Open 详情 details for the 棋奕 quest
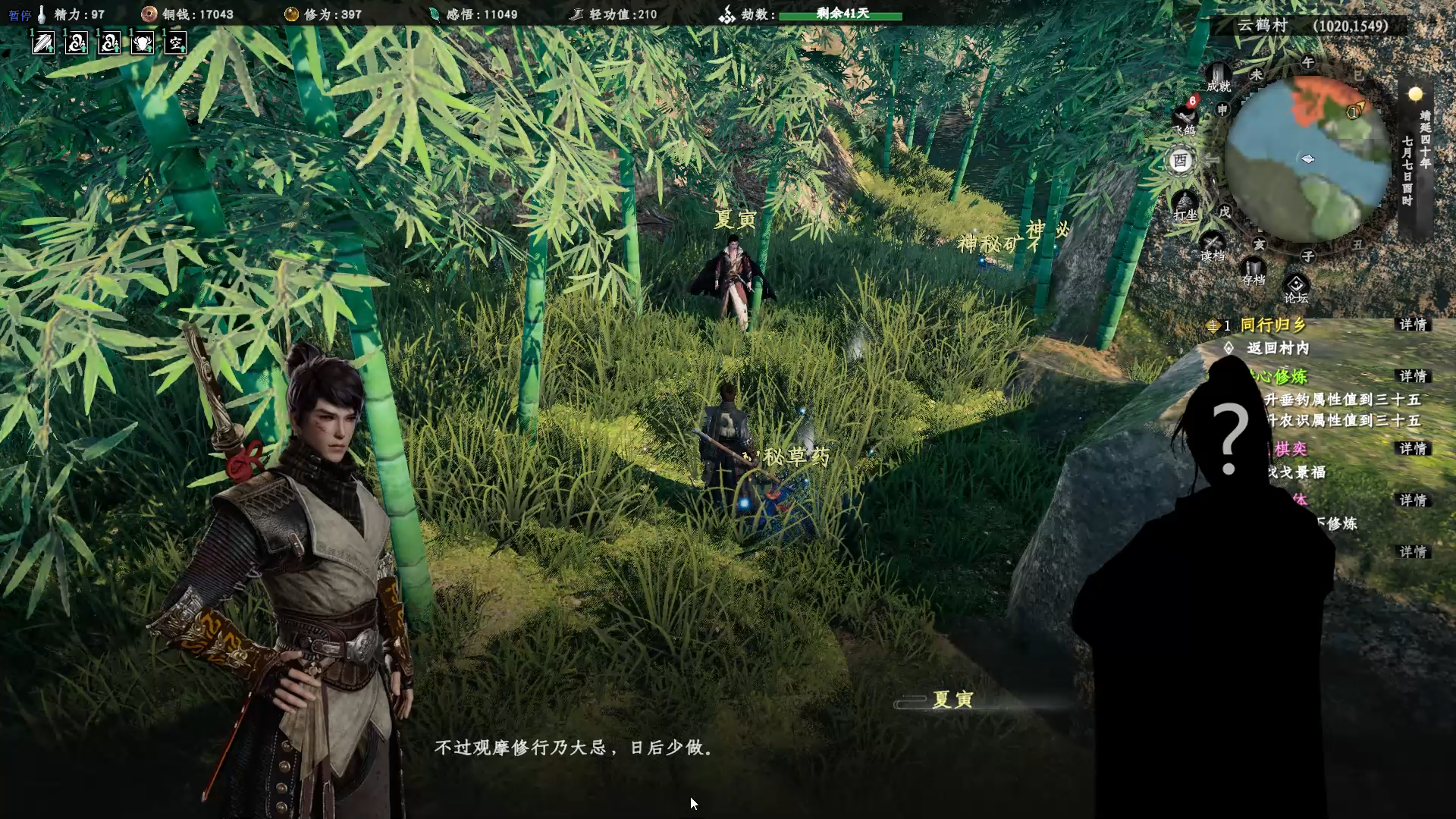This screenshot has width=1456, height=819. point(1413,449)
